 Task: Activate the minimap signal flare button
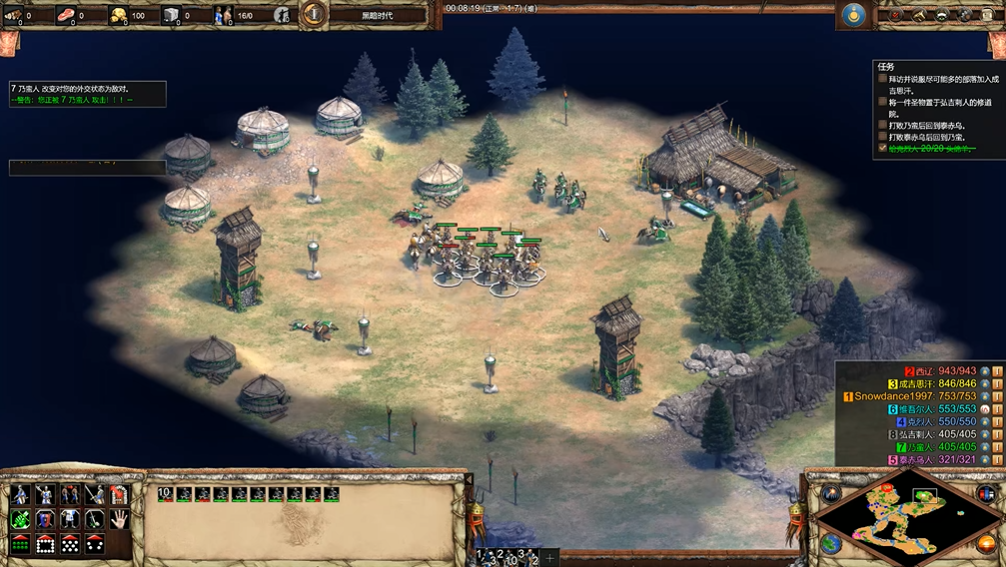point(832,494)
